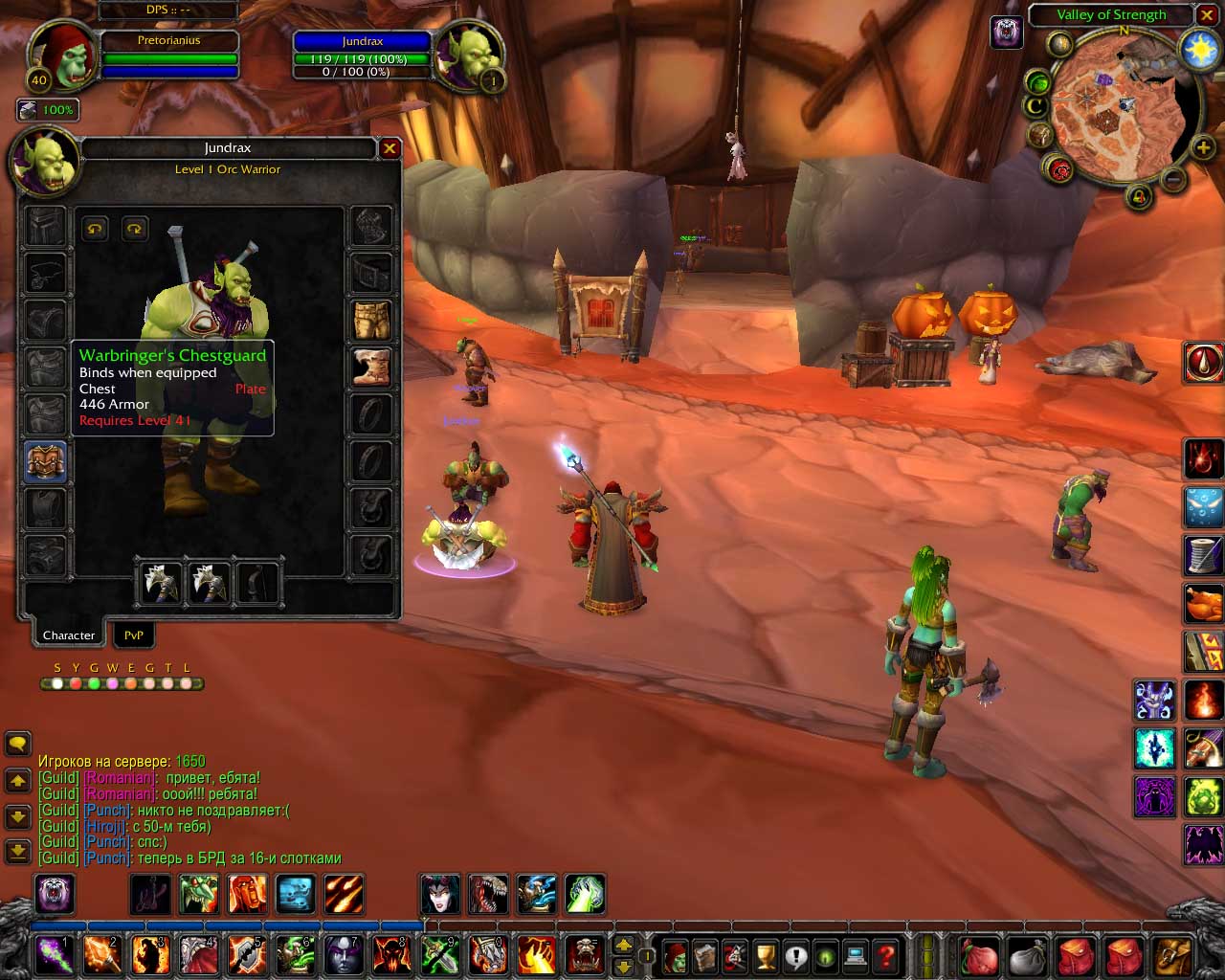This screenshot has width=1225, height=980.
Task: Click the Jundrax target portrait
Action: pos(470,56)
